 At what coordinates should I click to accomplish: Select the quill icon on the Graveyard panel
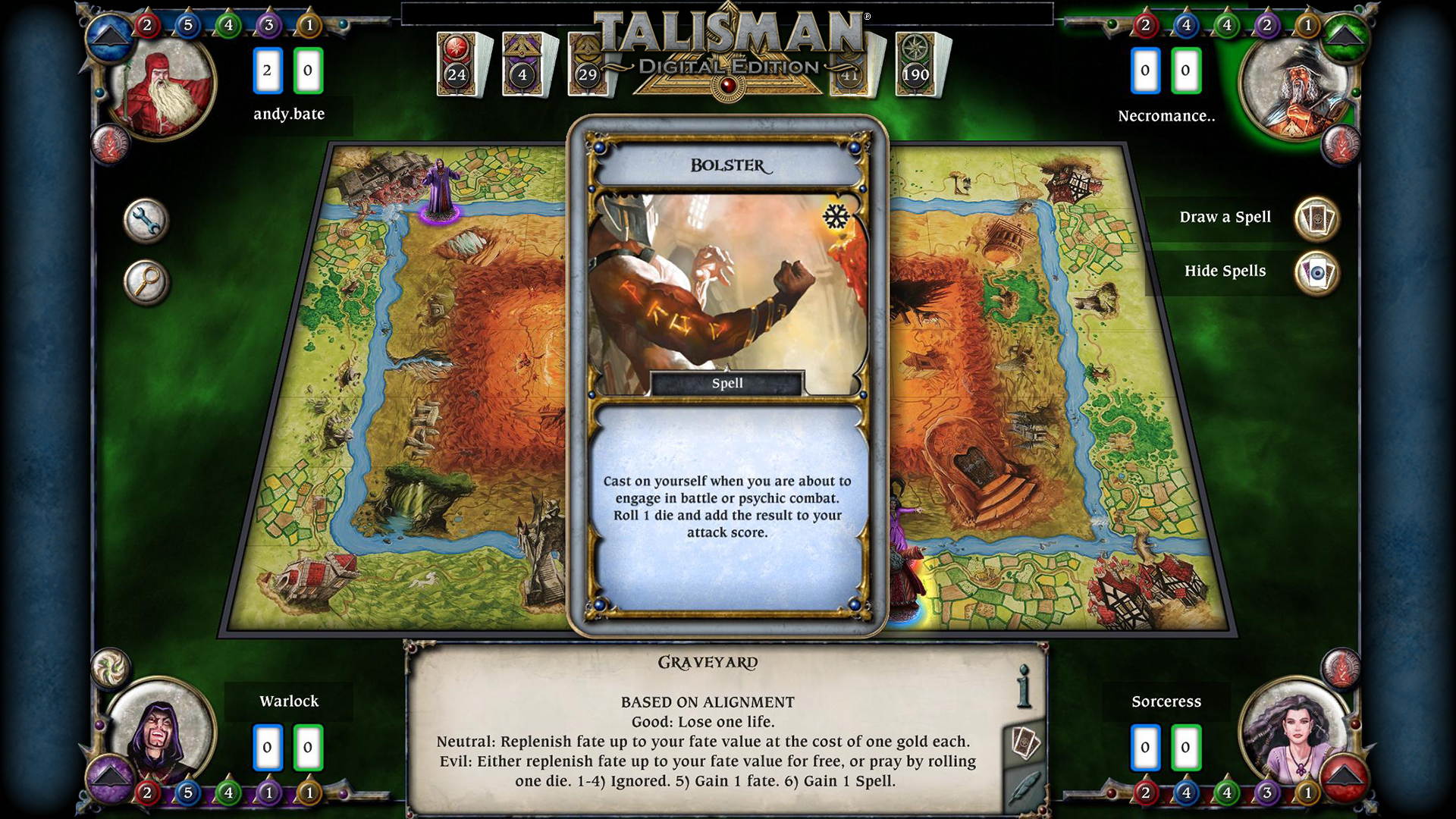click(x=1025, y=787)
